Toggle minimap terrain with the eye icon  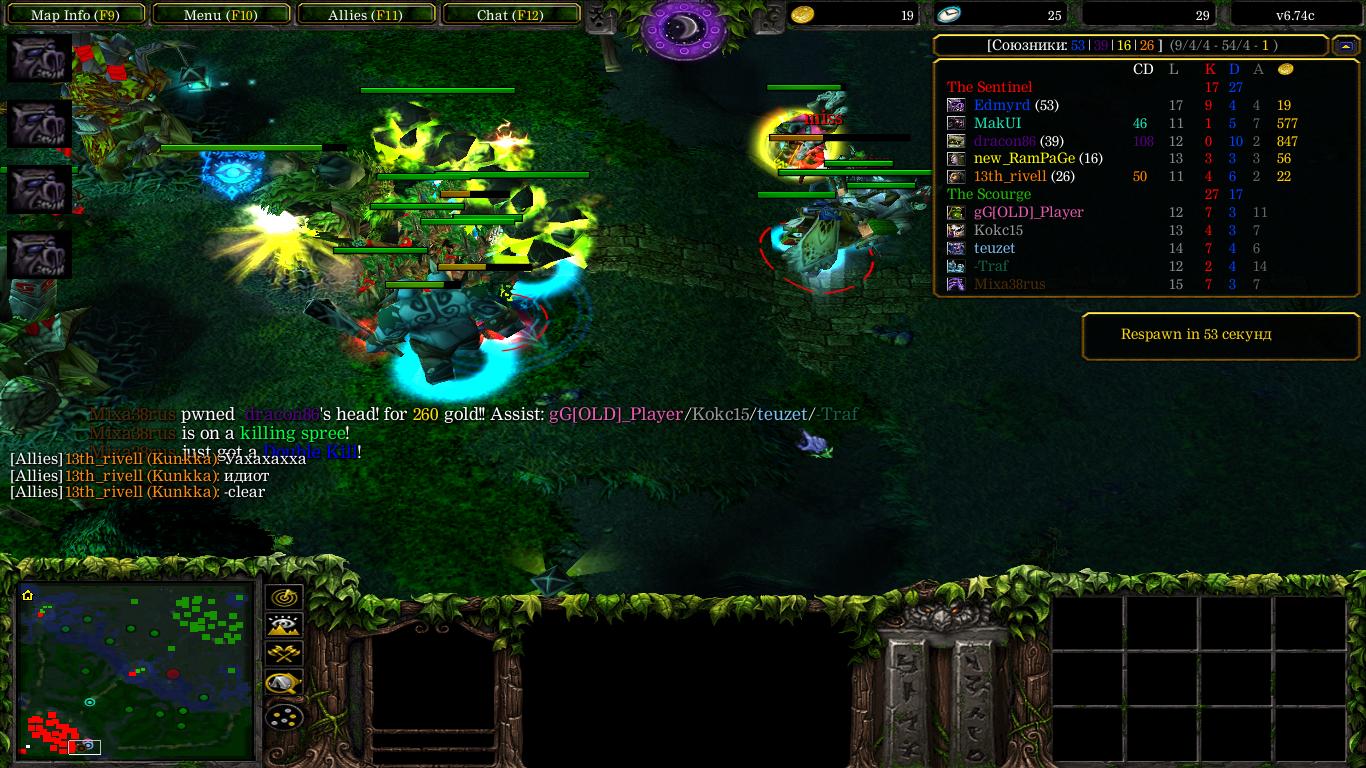[x=285, y=626]
